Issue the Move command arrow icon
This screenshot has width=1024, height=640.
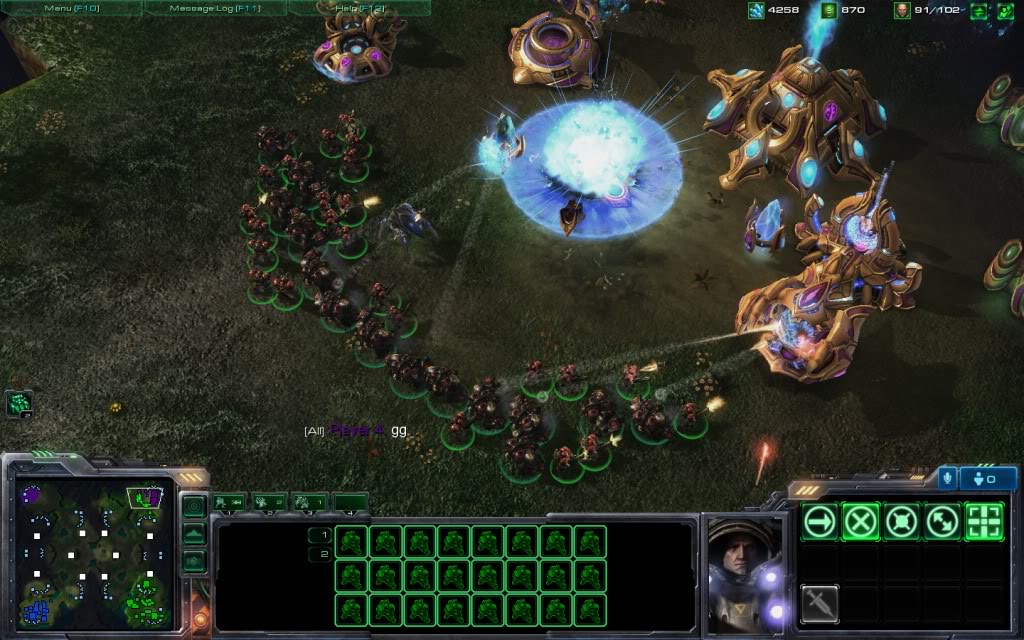pyautogui.click(x=819, y=521)
